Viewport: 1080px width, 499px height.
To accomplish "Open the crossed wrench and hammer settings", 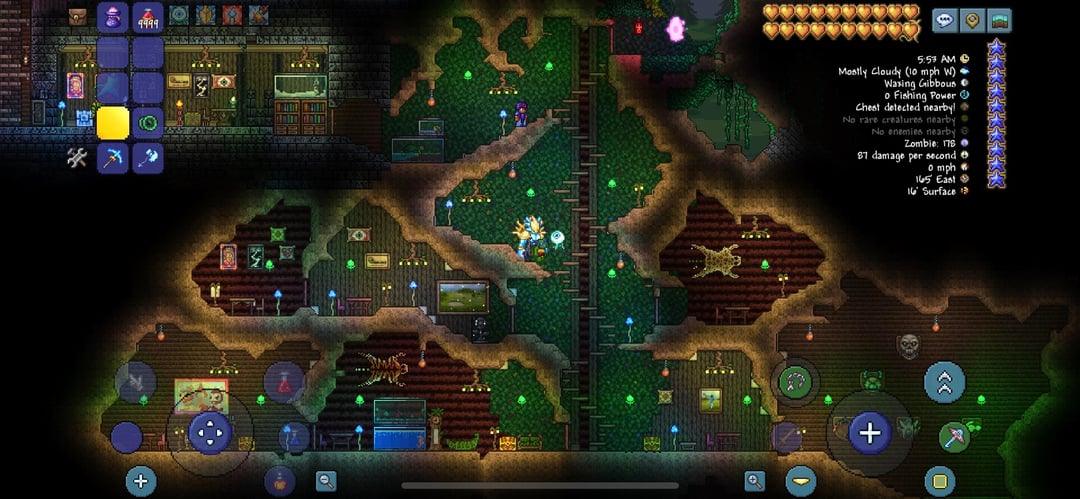I will [x=77, y=157].
